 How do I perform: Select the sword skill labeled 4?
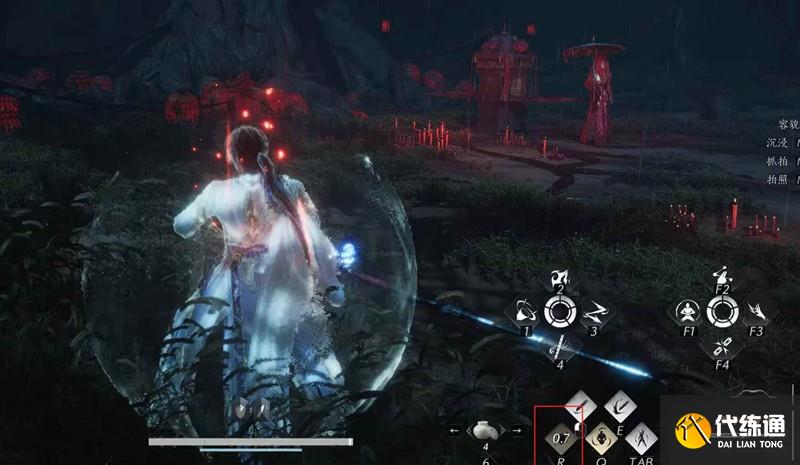click(560, 347)
